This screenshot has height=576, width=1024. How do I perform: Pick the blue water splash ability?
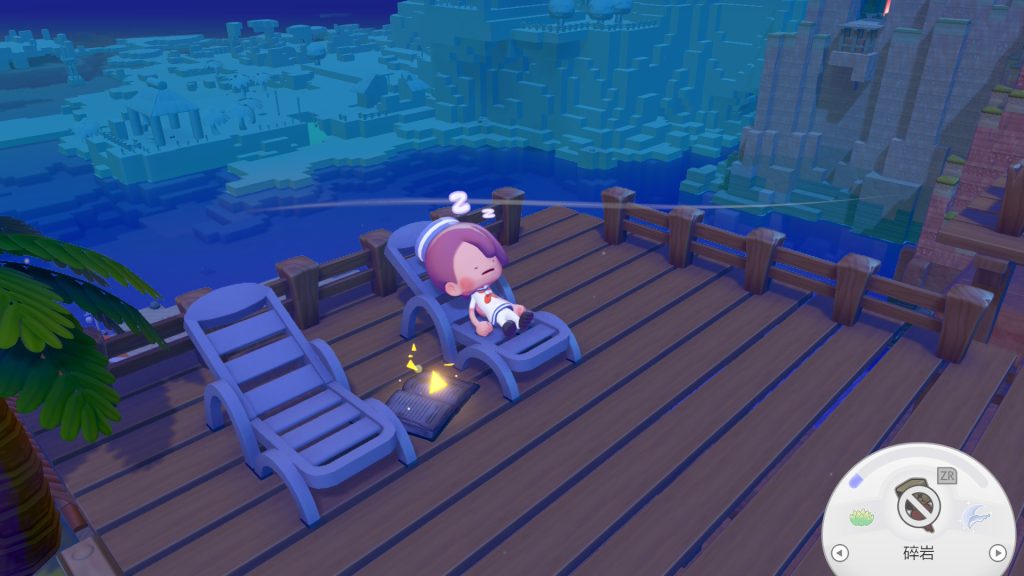(975, 516)
